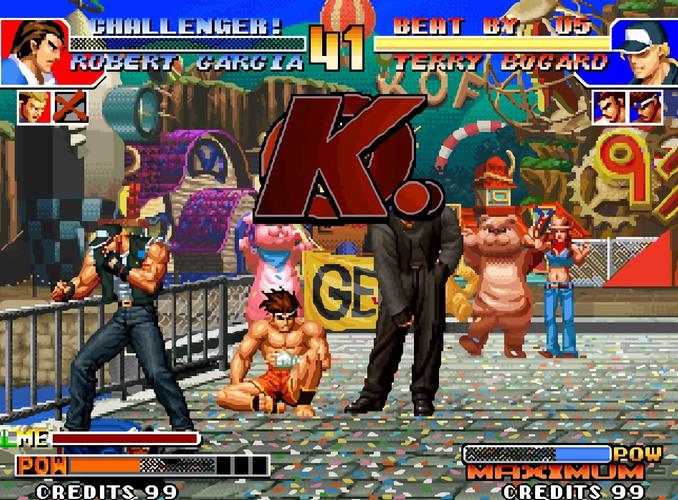The height and width of the screenshot is (500, 678).
Task: Click the crossed-out defeated teammate icon
Action: pyautogui.click(x=70, y=107)
